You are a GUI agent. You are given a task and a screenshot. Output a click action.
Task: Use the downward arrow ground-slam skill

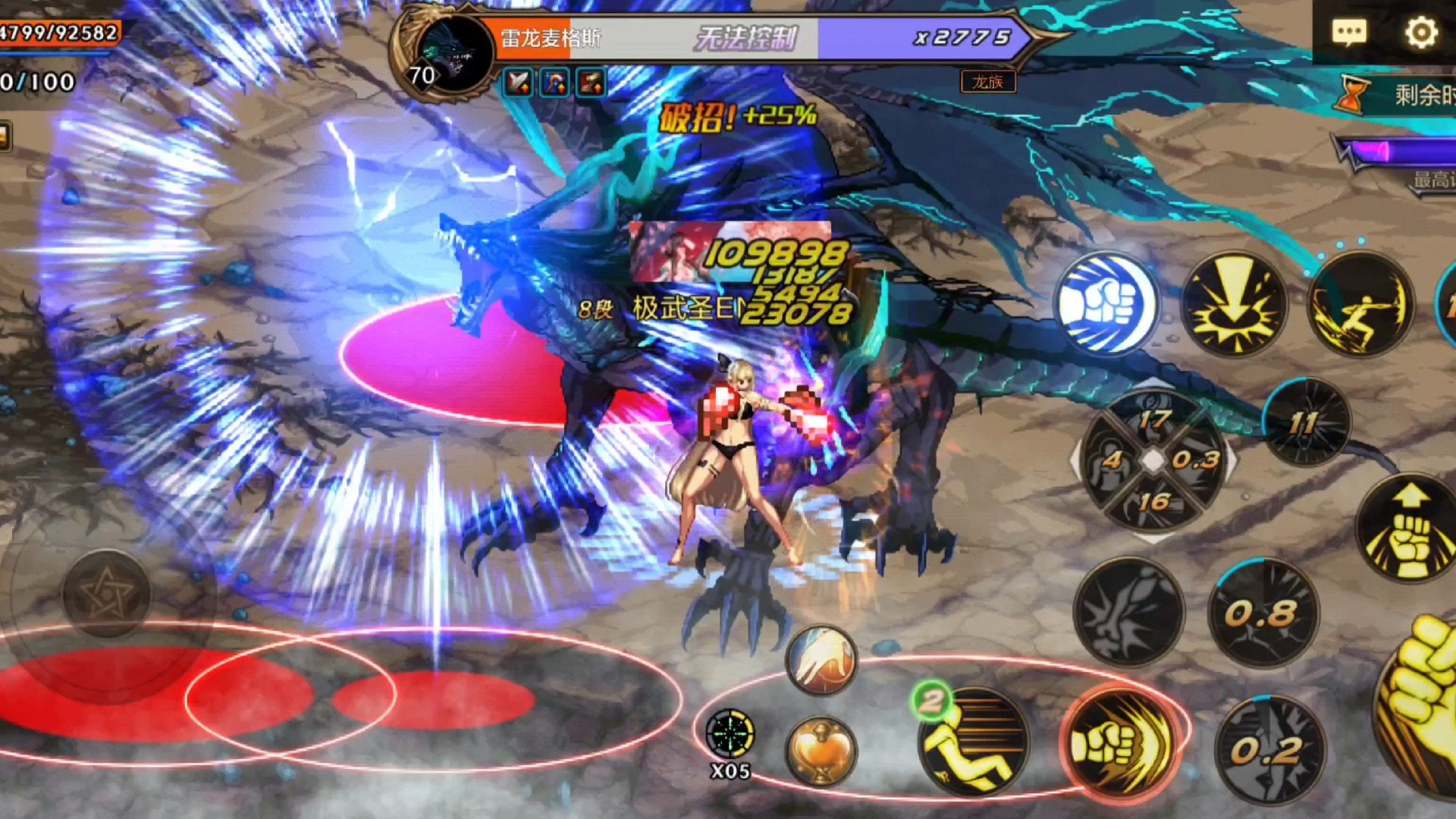click(1234, 303)
